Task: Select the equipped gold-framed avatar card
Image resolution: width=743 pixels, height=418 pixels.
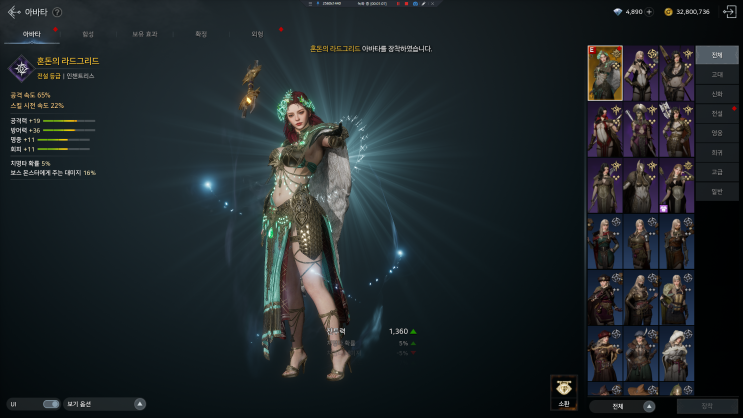Action: [605, 73]
